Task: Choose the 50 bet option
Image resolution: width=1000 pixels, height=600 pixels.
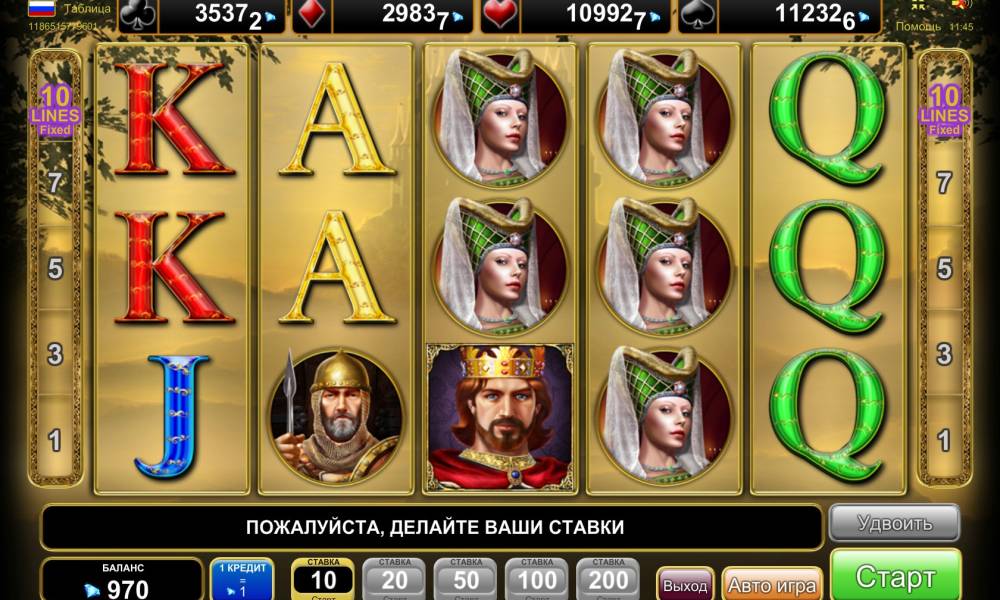Action: click(465, 579)
